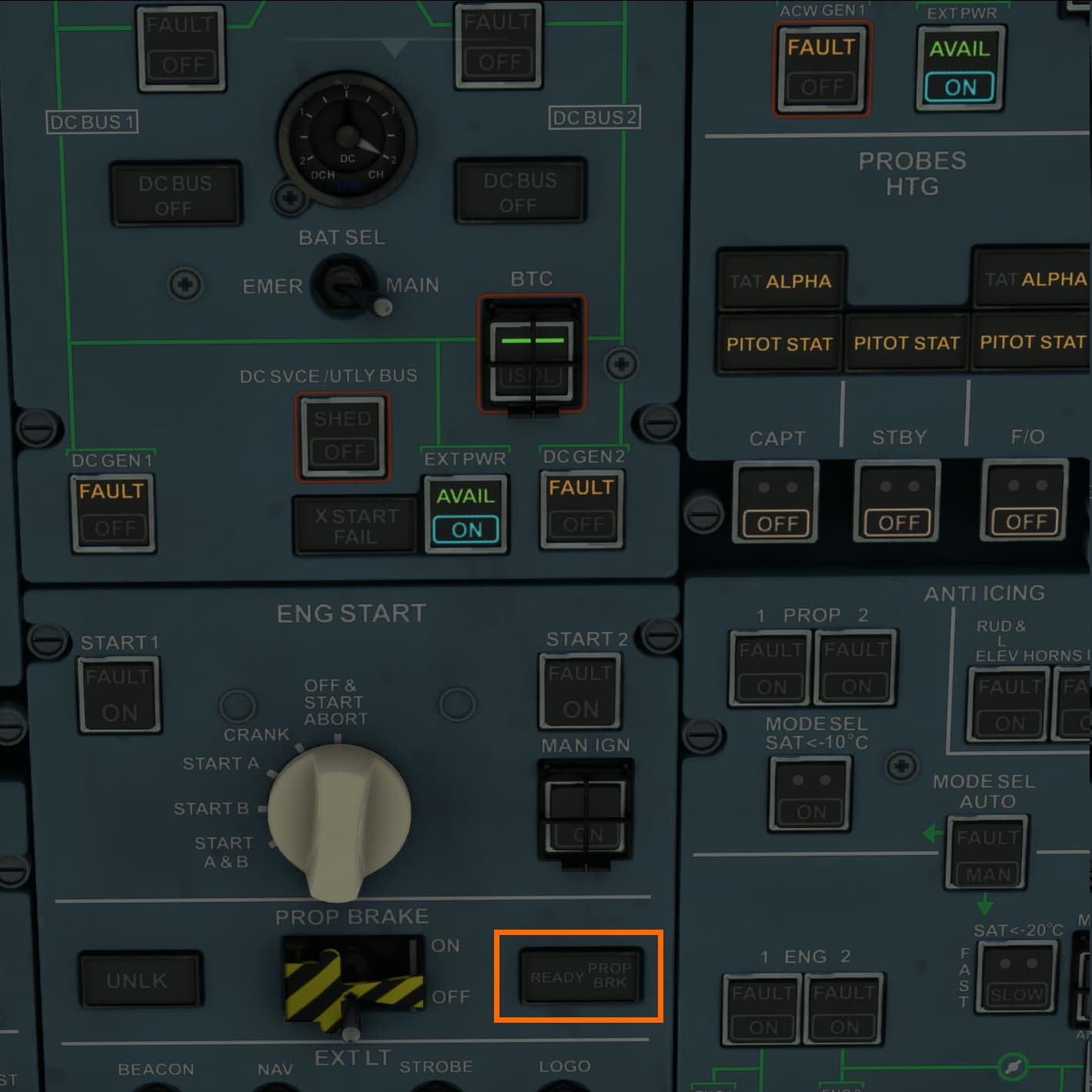The image size is (1092, 1092).
Task: Turn the ENG START selector knob
Action: click(x=341, y=816)
